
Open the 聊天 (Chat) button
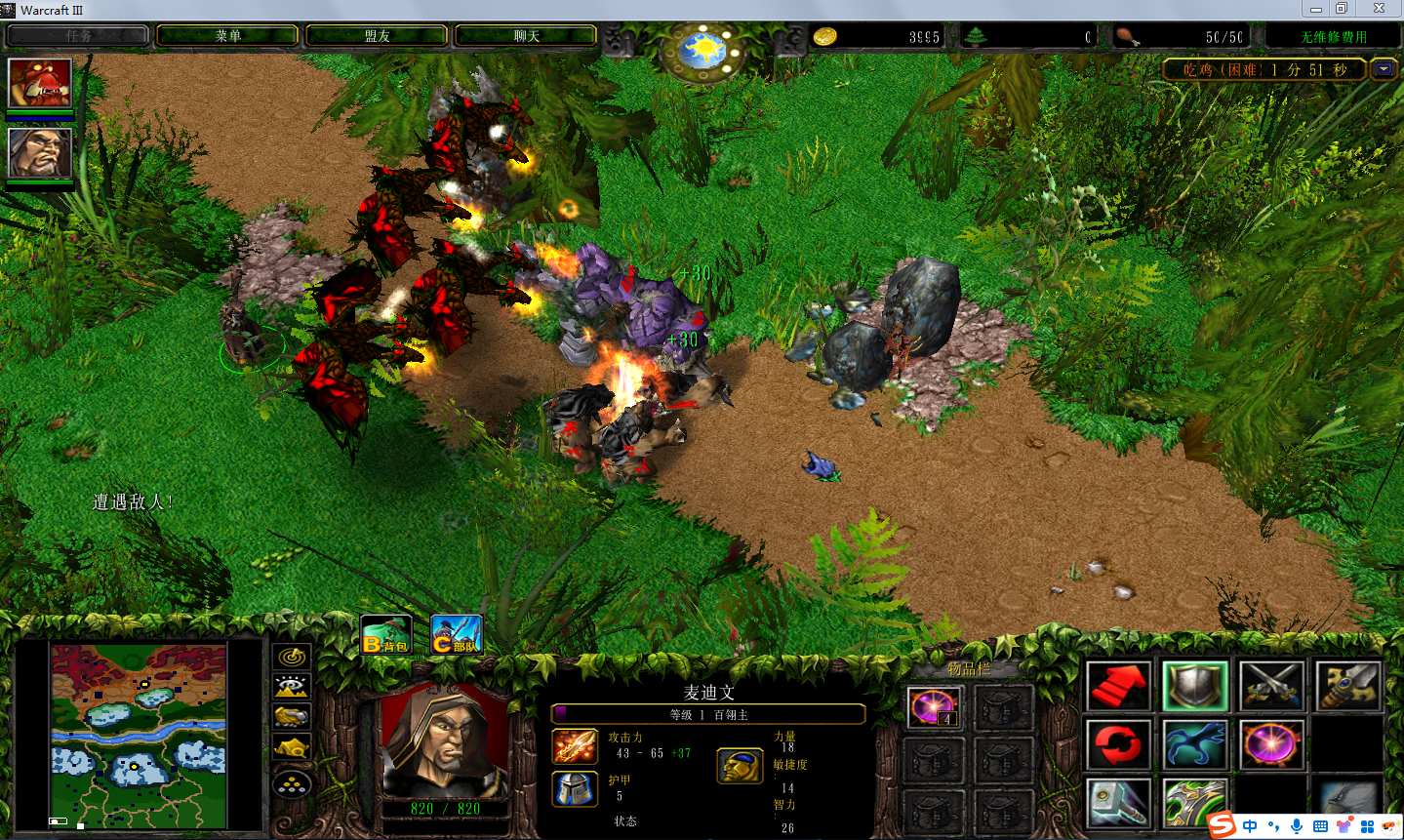(526, 36)
